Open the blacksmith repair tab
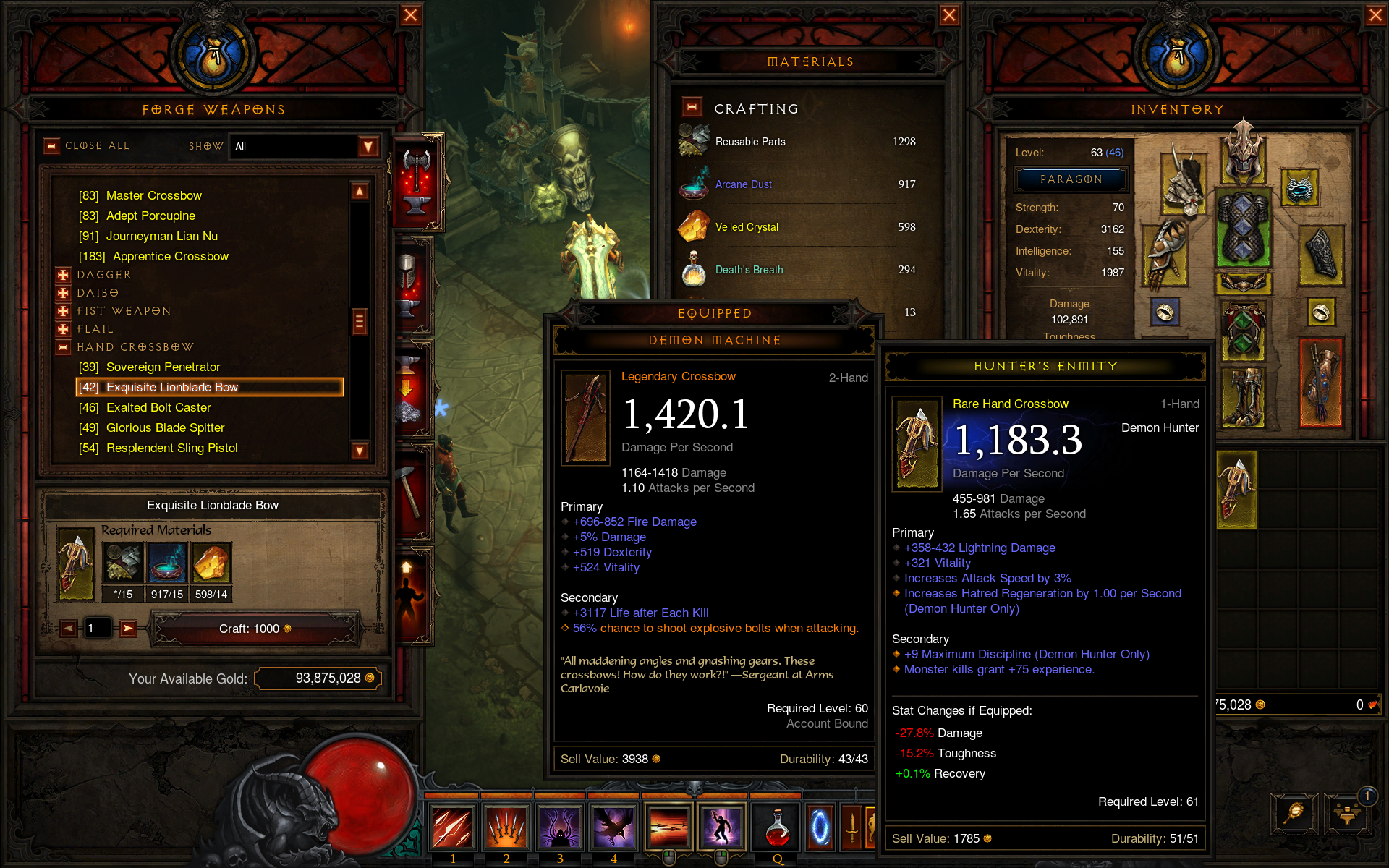Viewport: 1389px width, 868px height. point(410,492)
